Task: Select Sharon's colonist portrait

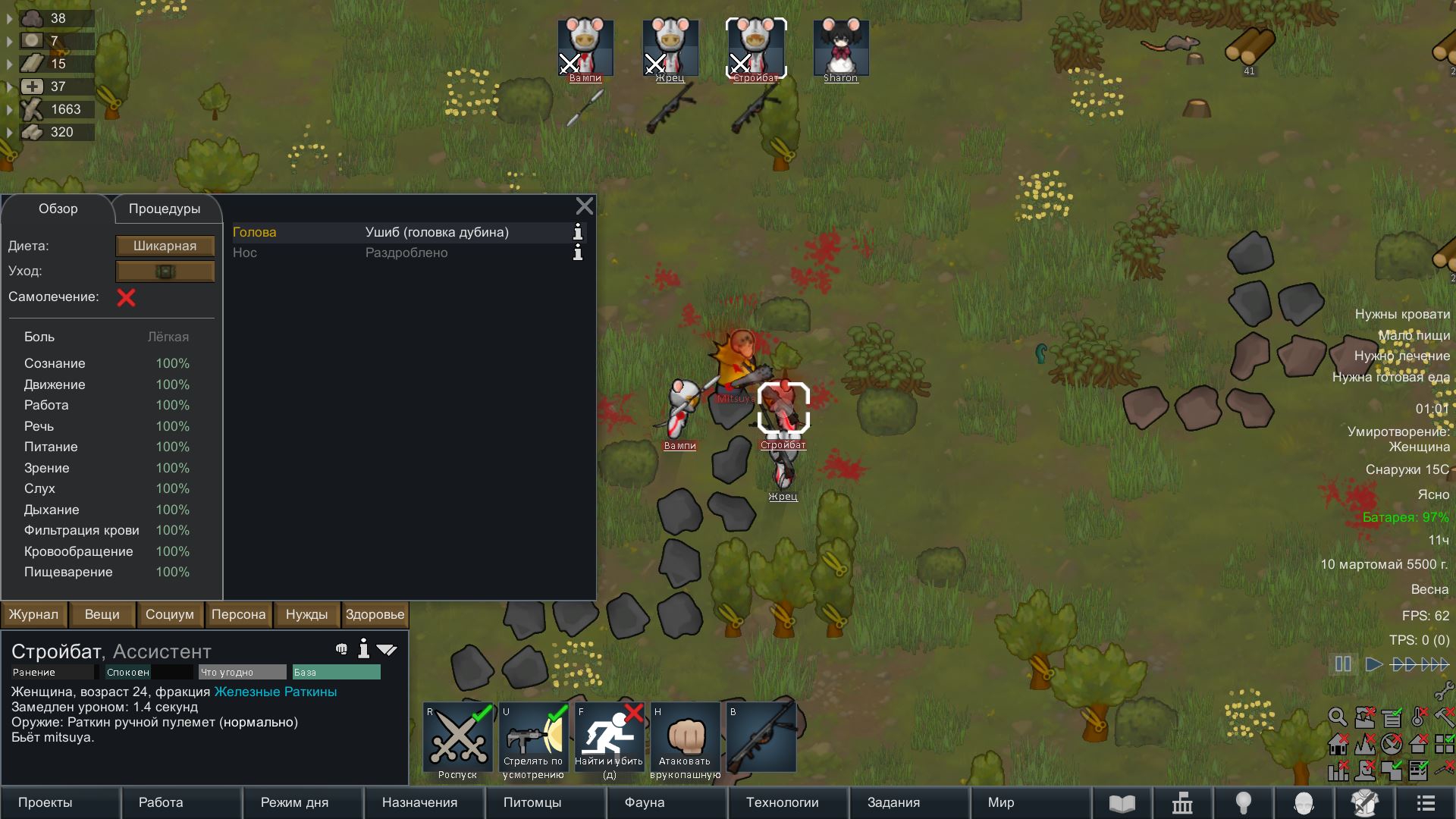Action: (840, 49)
